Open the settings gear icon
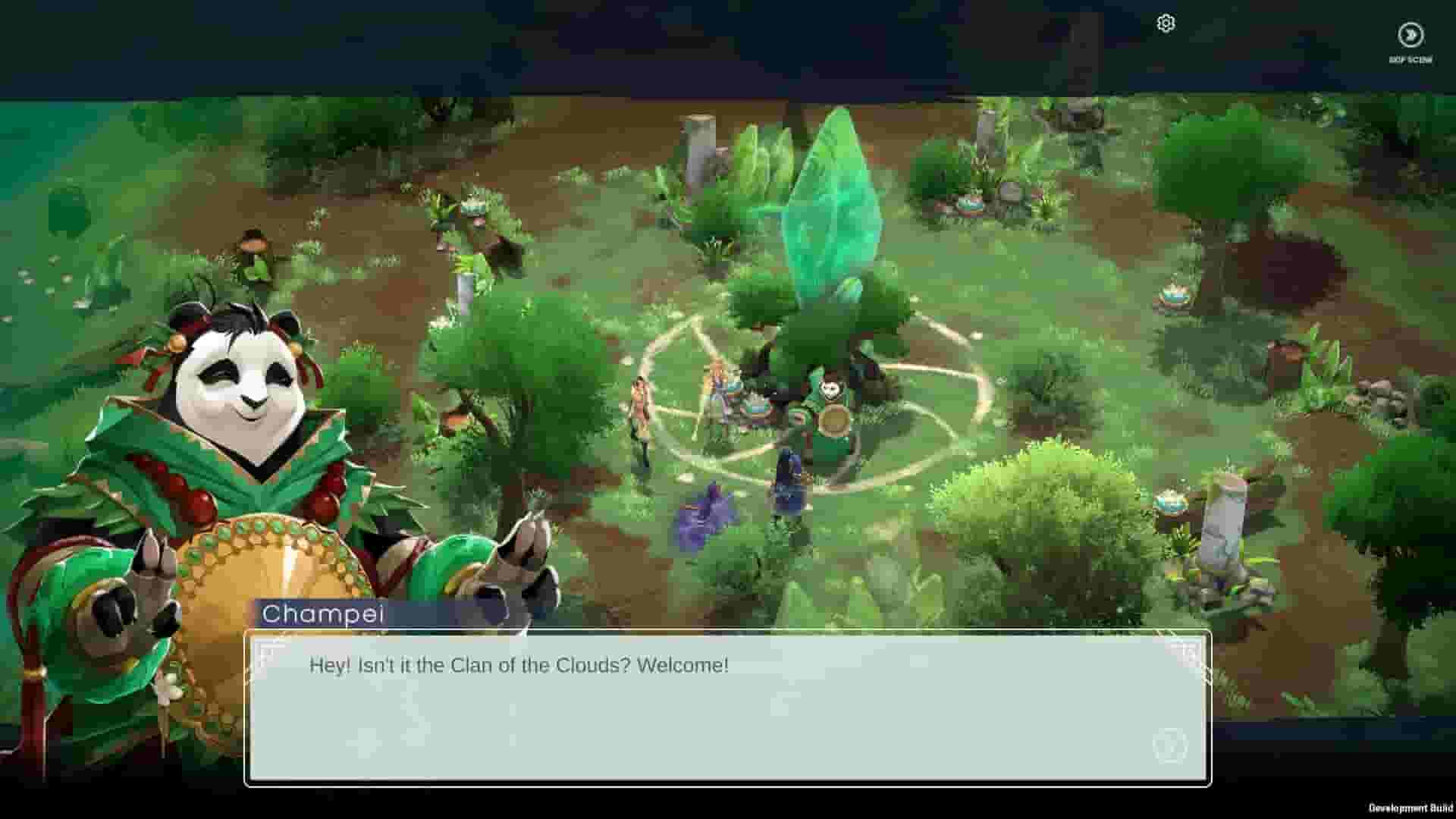The height and width of the screenshot is (819, 1456). coord(1166,24)
